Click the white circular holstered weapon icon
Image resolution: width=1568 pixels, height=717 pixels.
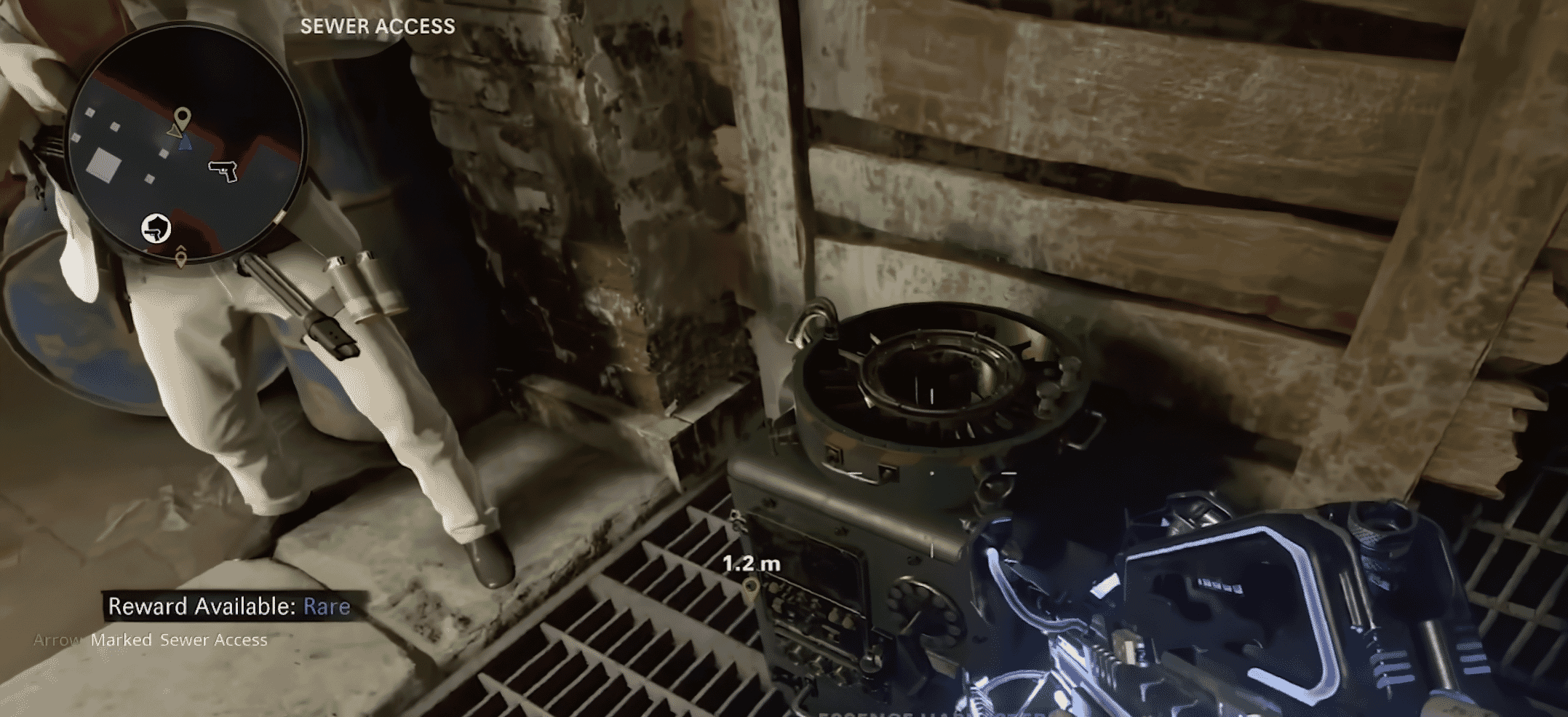(x=155, y=229)
